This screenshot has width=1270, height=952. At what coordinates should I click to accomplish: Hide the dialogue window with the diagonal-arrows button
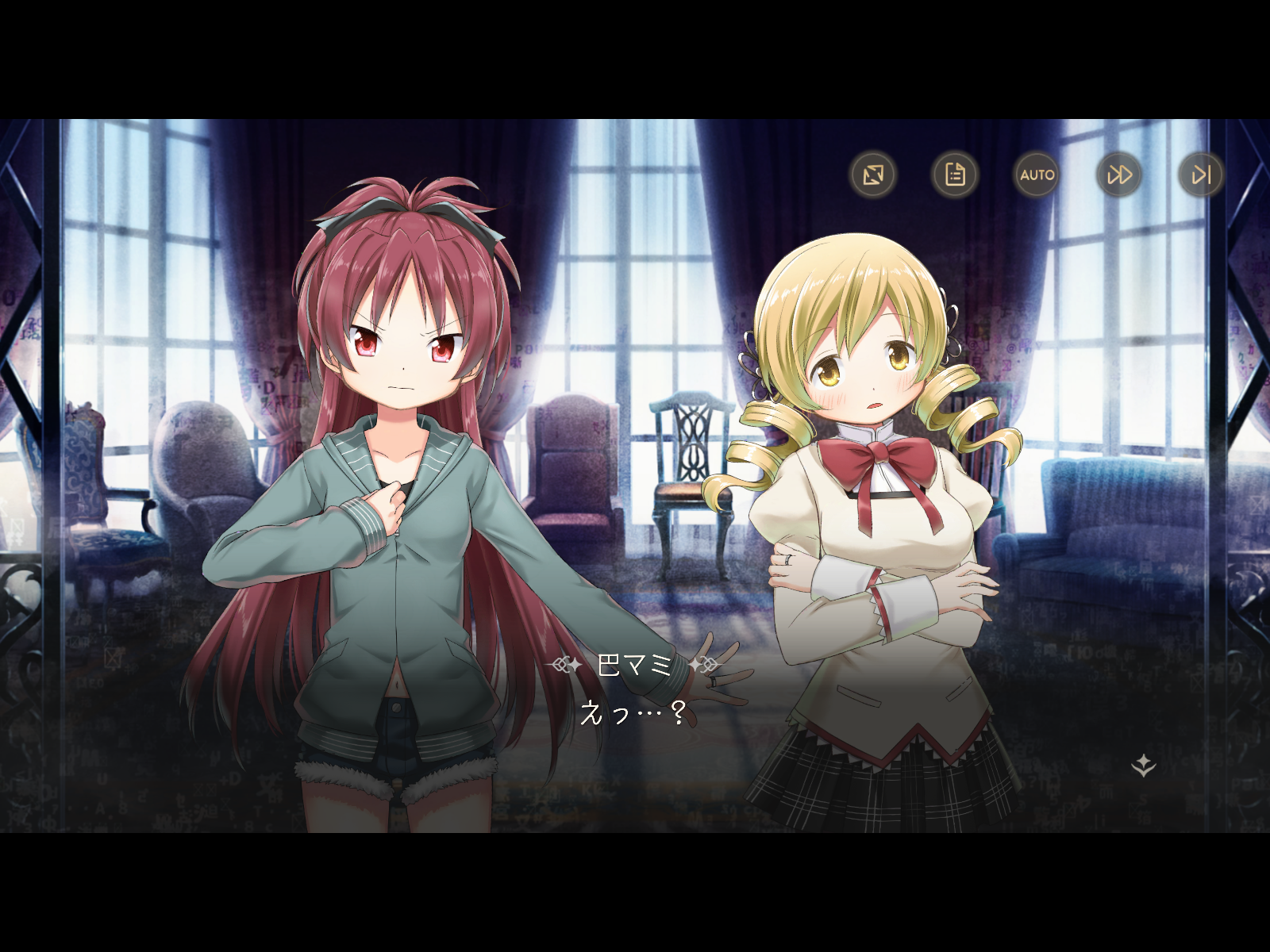pos(873,175)
